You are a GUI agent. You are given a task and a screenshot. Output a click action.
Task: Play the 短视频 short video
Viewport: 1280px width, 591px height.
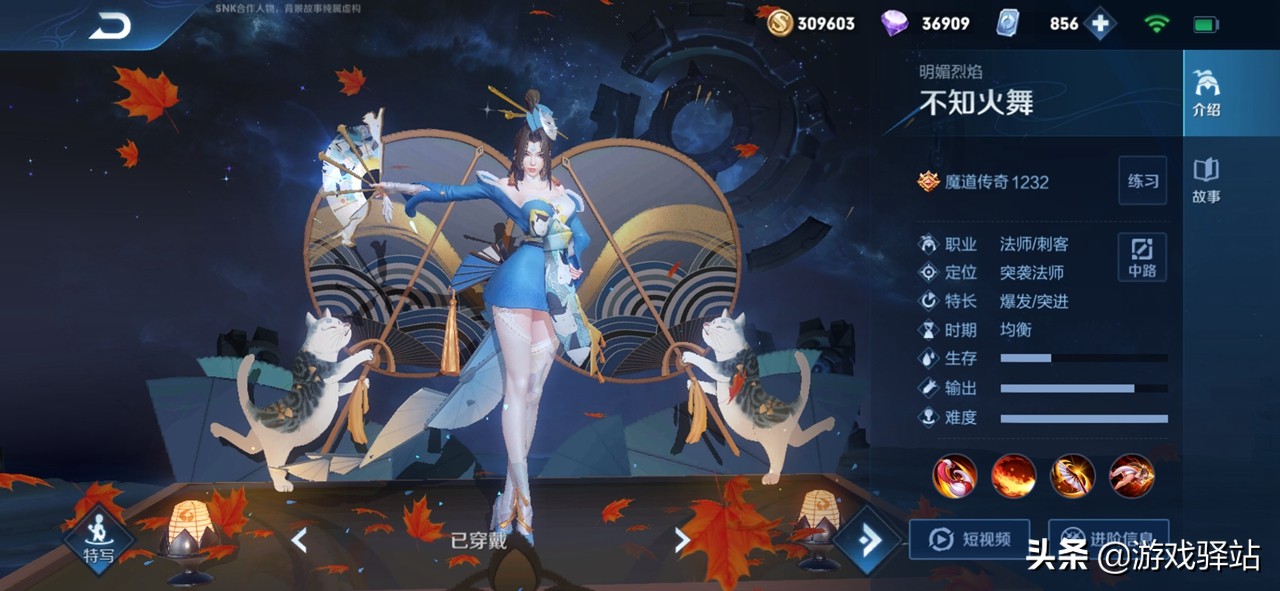click(968, 539)
